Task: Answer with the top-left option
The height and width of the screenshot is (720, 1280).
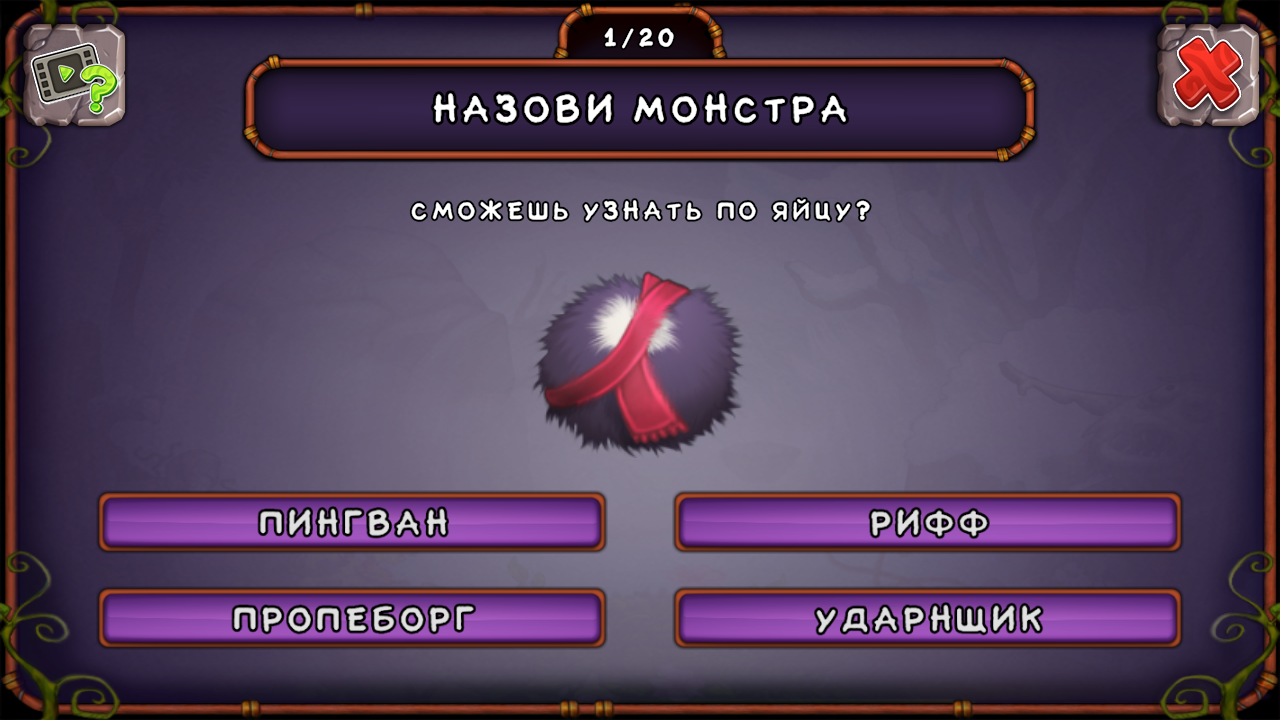Action: [351, 522]
